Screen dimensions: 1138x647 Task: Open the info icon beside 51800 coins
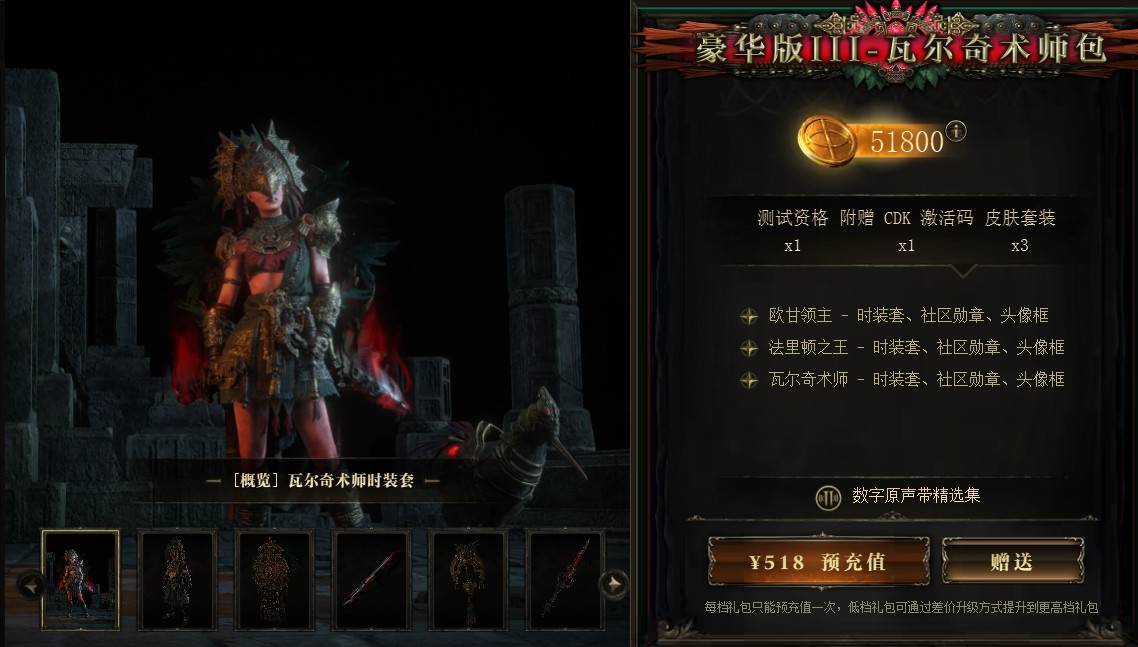point(957,131)
